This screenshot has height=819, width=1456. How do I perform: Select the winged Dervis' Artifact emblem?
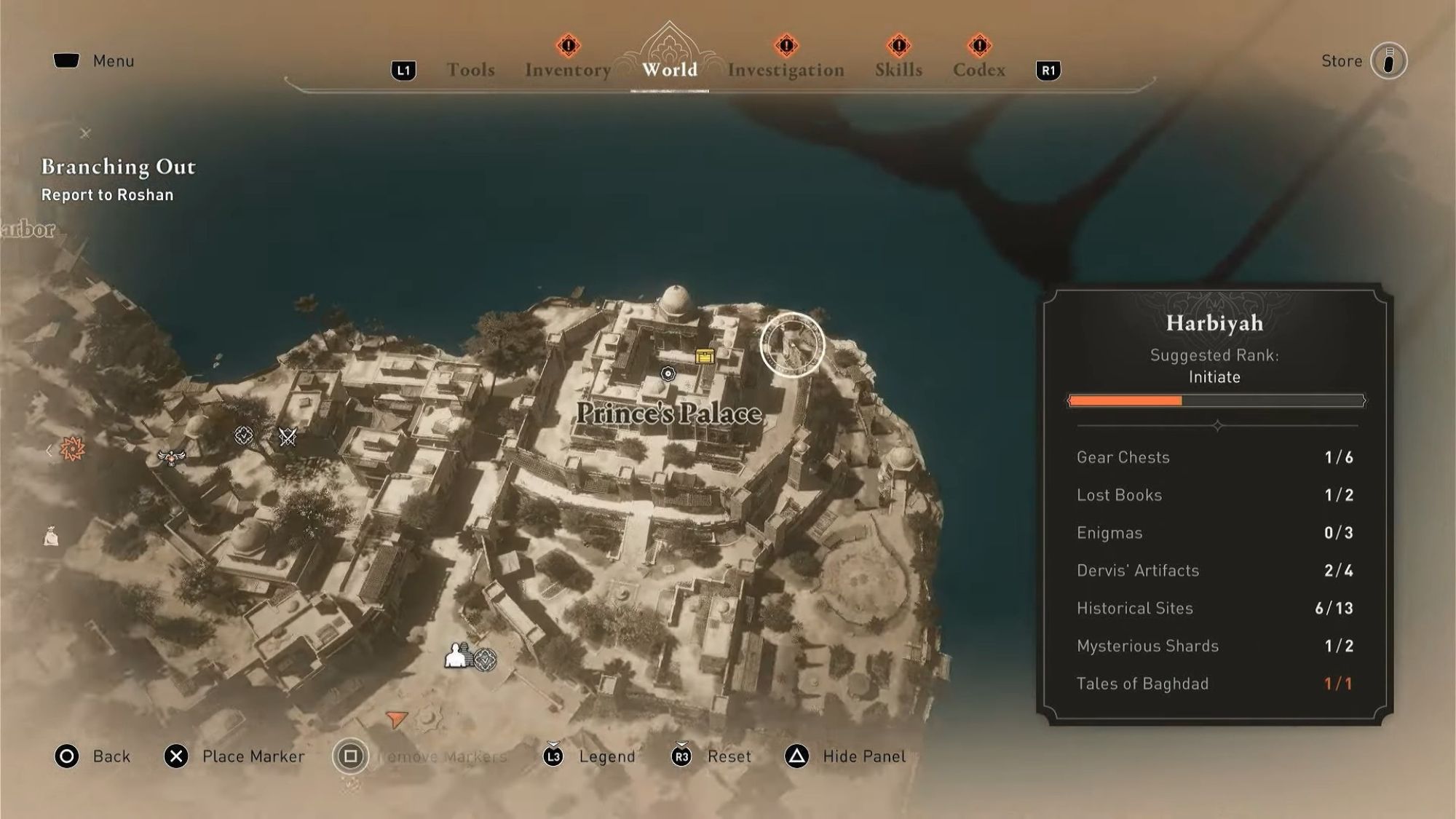(171, 458)
